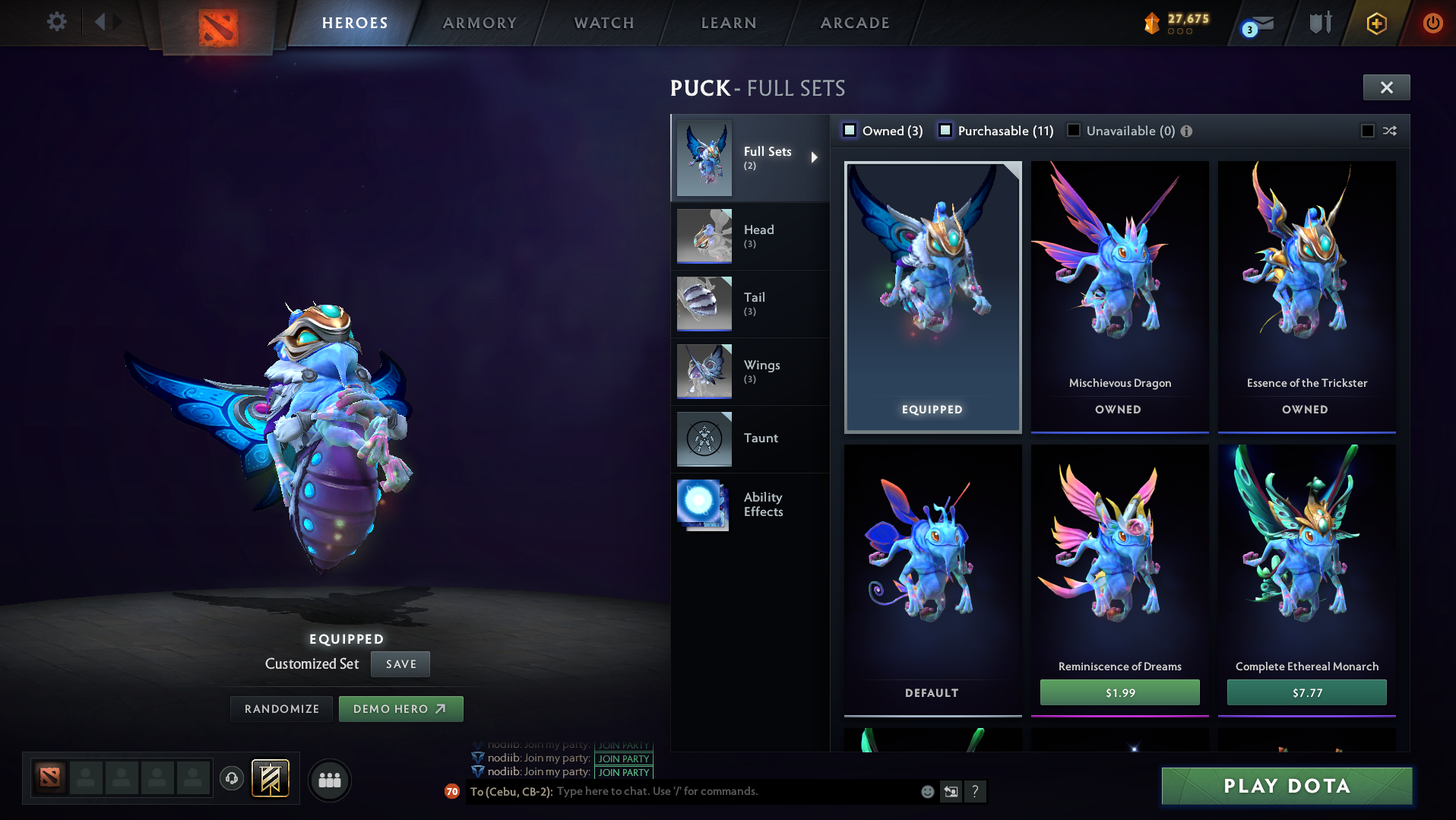Switch to the Armory tab

click(480, 22)
